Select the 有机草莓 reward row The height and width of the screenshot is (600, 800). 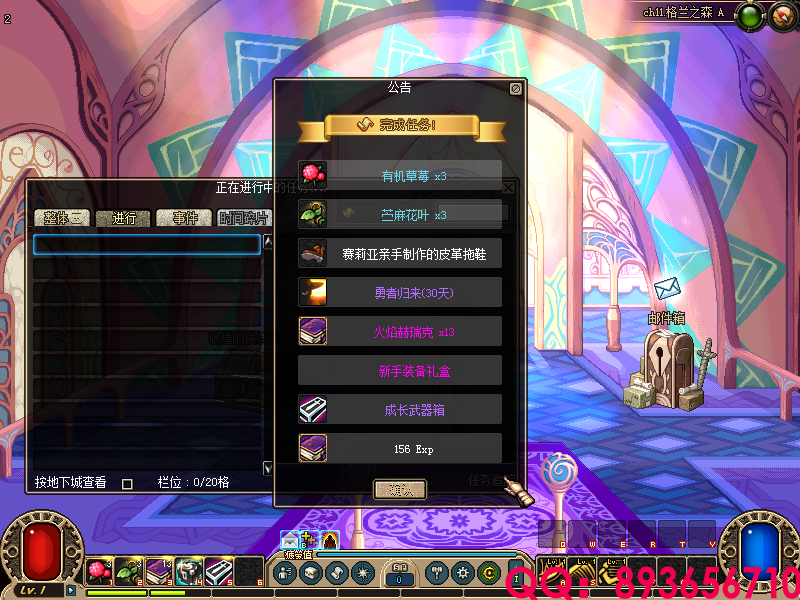click(x=400, y=176)
